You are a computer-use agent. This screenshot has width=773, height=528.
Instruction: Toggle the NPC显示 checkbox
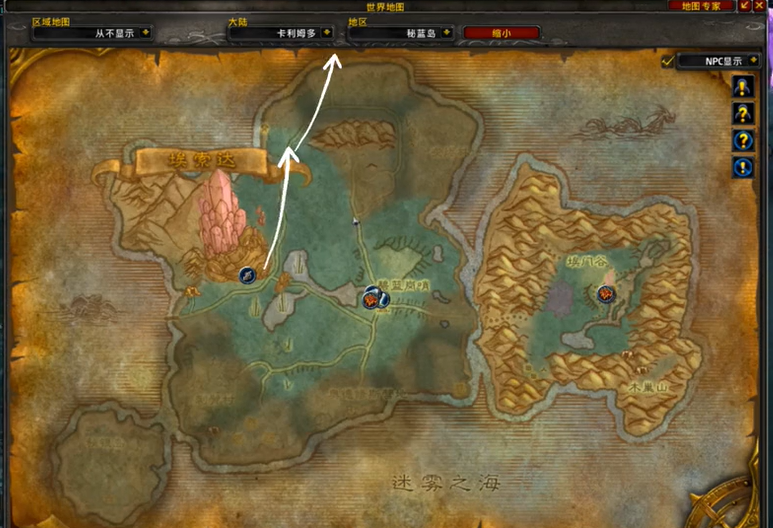667,61
